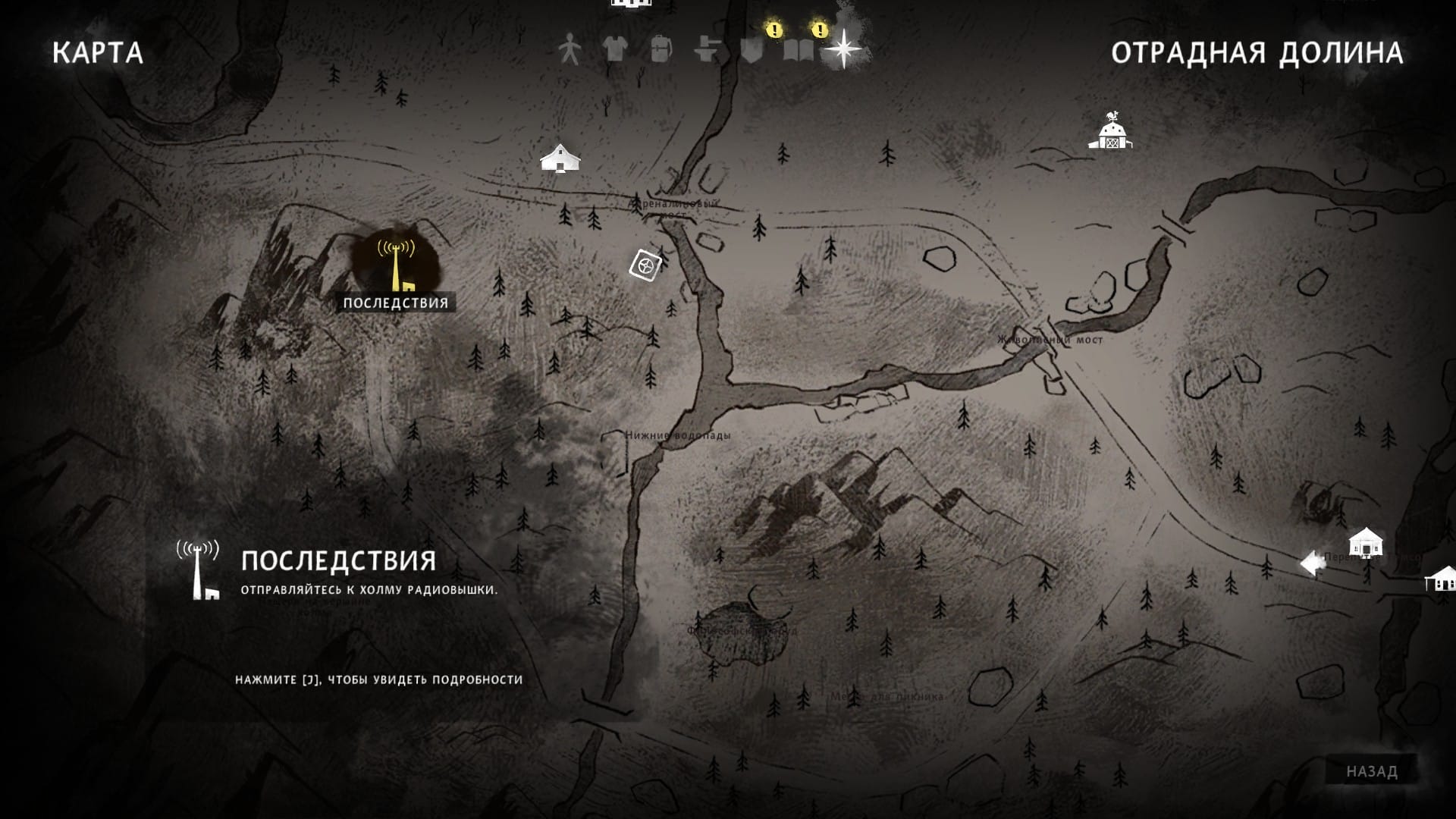Click the small house marker above the arrow
Screen dimensions: 1456x819
[1365, 541]
